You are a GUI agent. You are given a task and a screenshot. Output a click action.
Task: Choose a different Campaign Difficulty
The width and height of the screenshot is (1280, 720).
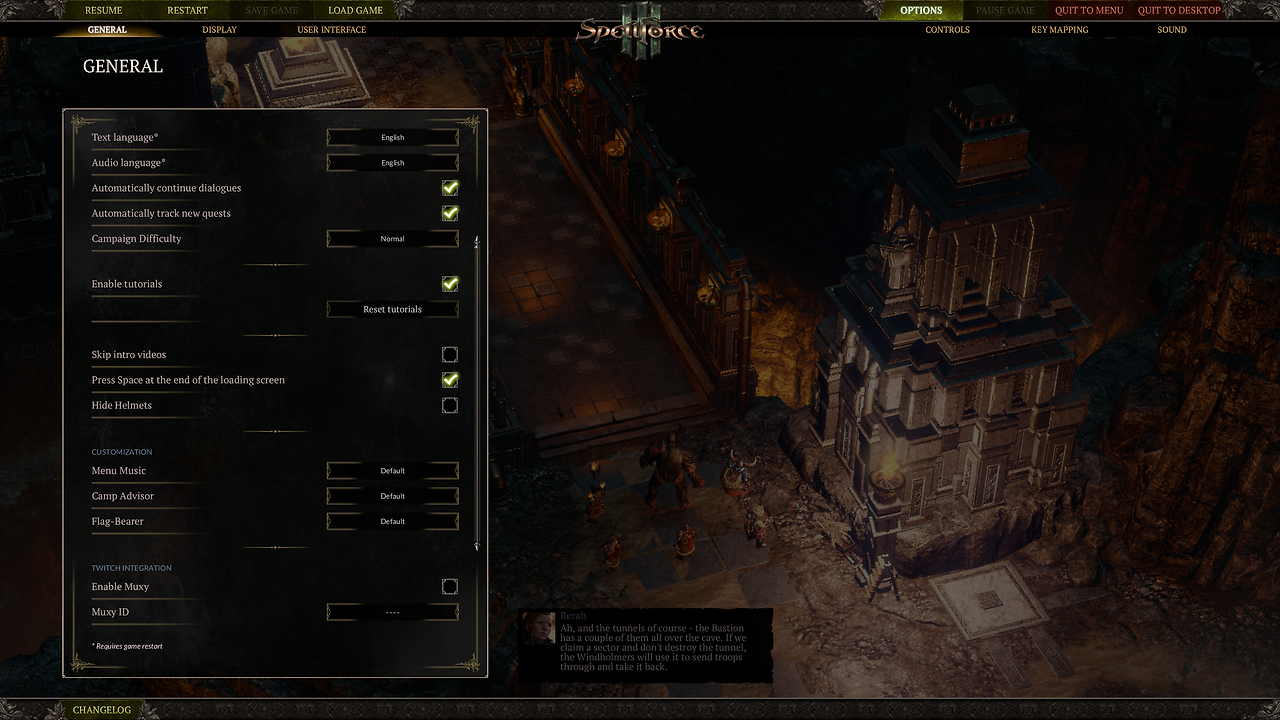coord(392,239)
